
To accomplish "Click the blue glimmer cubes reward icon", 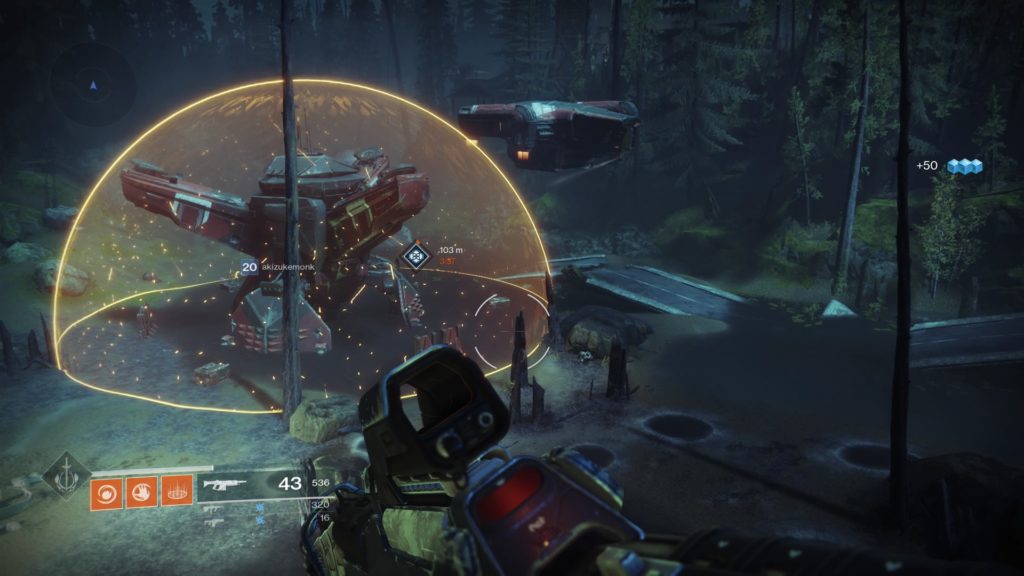I will point(965,166).
